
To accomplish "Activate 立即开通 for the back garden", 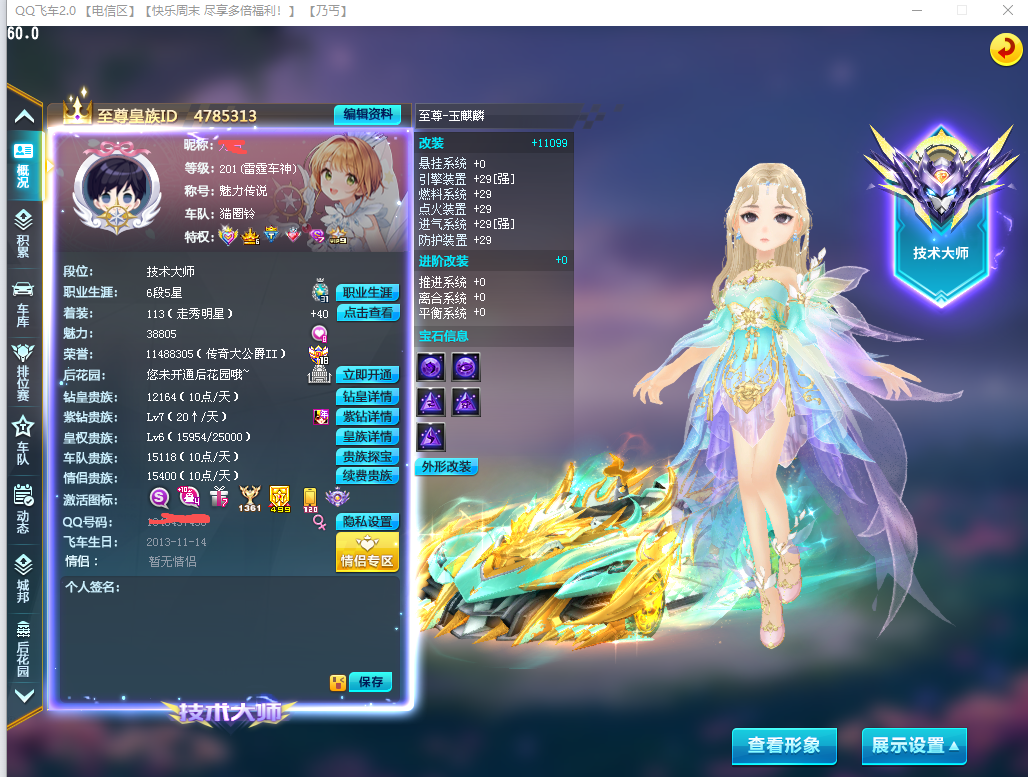I will (367, 375).
